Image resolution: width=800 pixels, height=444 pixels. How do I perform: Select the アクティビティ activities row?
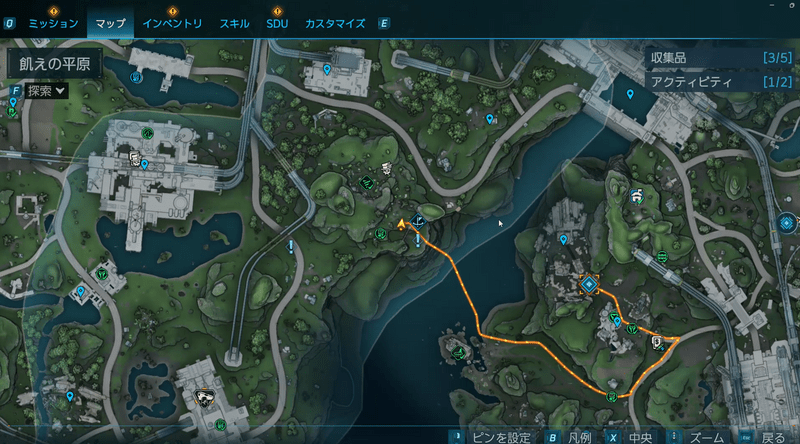[x=721, y=82]
